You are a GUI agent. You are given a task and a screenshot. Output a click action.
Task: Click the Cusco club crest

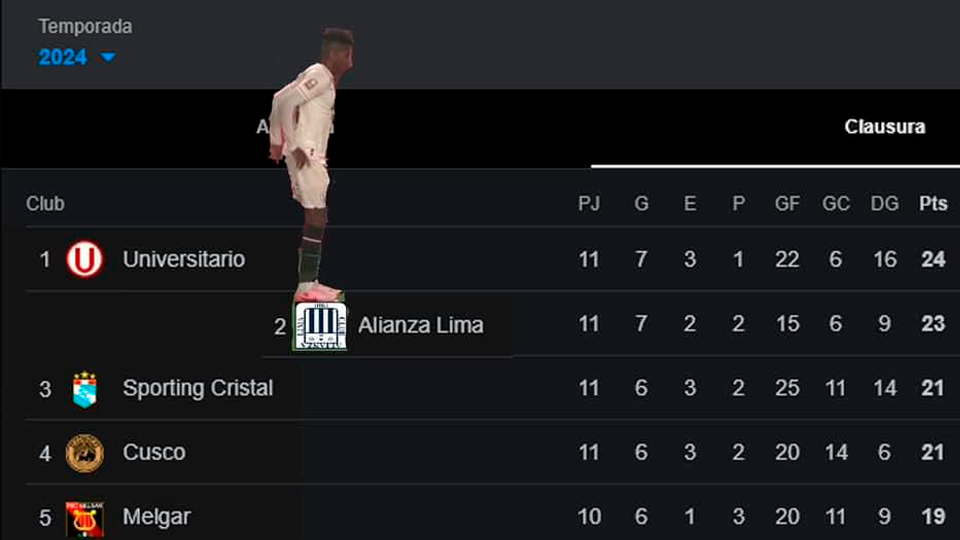coord(85,453)
